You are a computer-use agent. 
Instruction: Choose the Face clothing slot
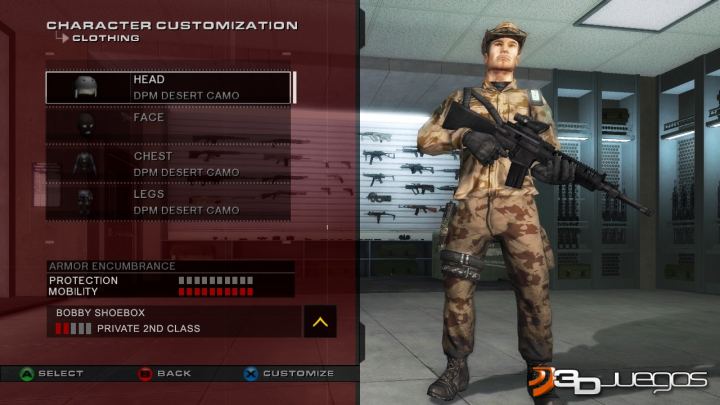[168, 124]
